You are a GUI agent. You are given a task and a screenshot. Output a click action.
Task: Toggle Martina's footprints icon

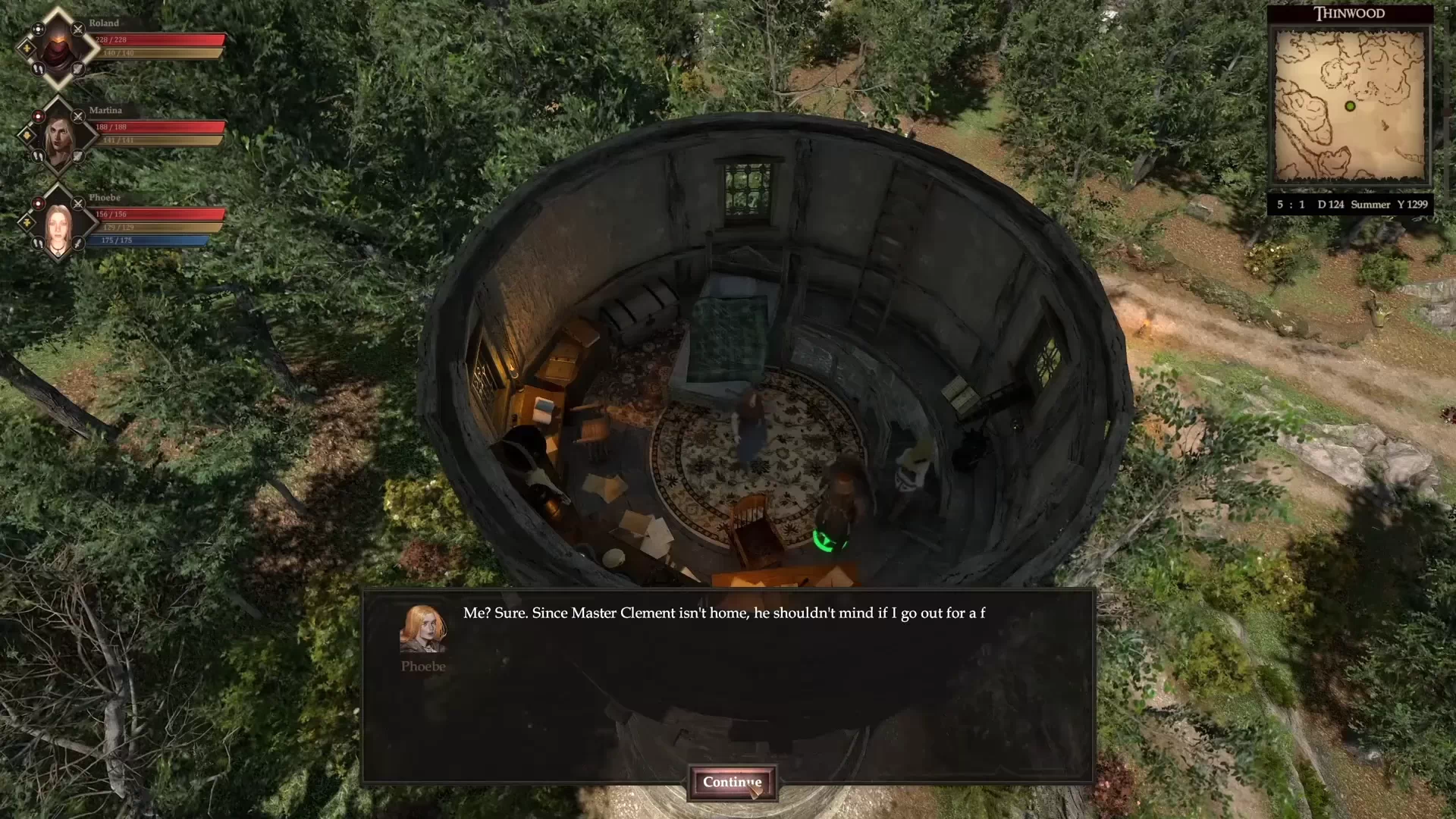click(x=38, y=156)
